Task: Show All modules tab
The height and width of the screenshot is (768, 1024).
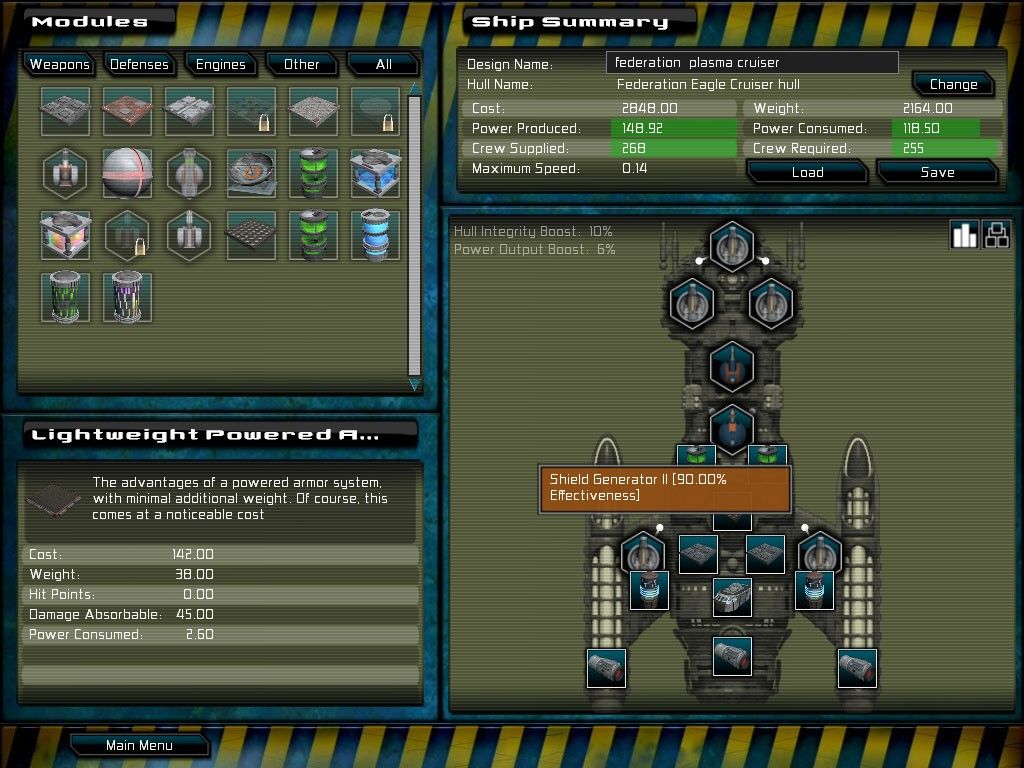Action: point(383,64)
